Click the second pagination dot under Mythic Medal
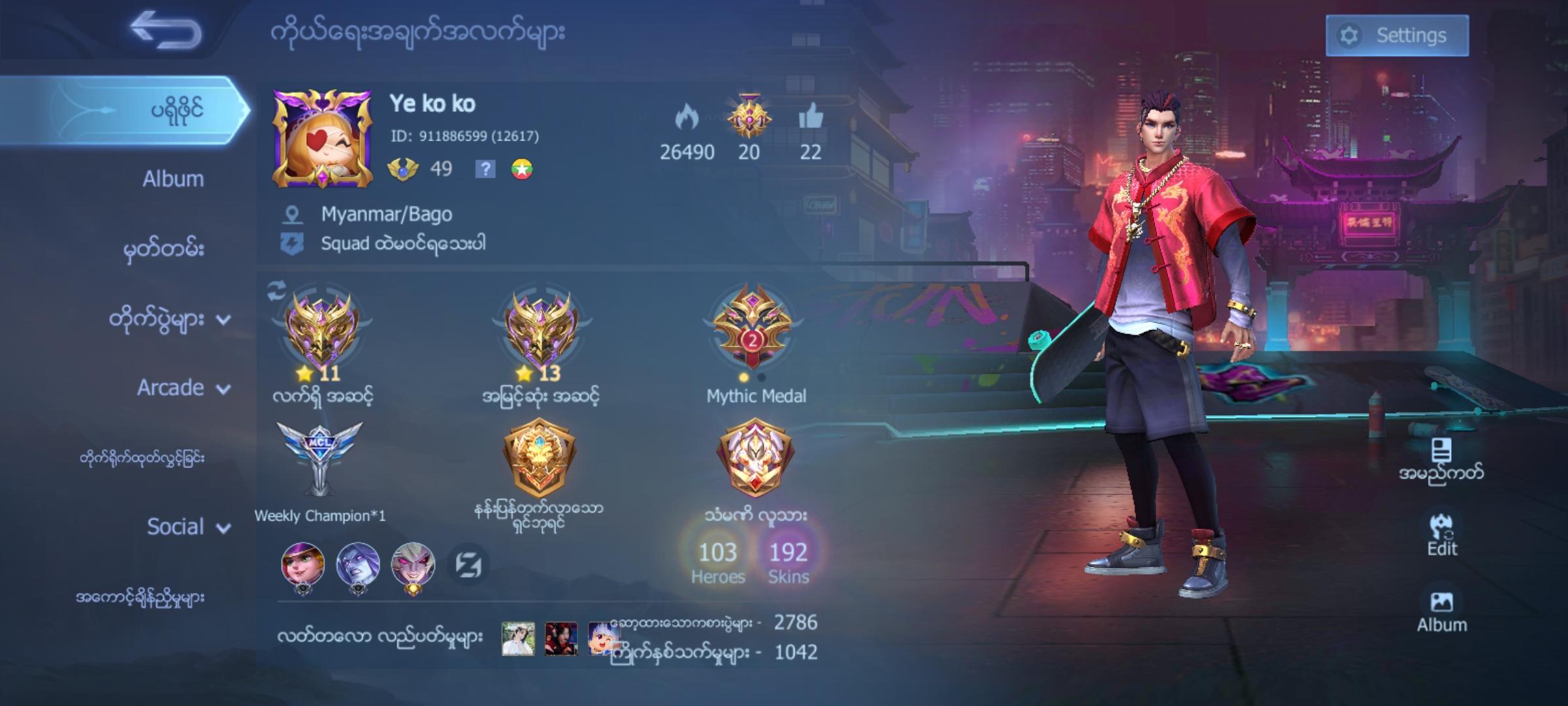The height and width of the screenshot is (706, 1568). tap(760, 377)
